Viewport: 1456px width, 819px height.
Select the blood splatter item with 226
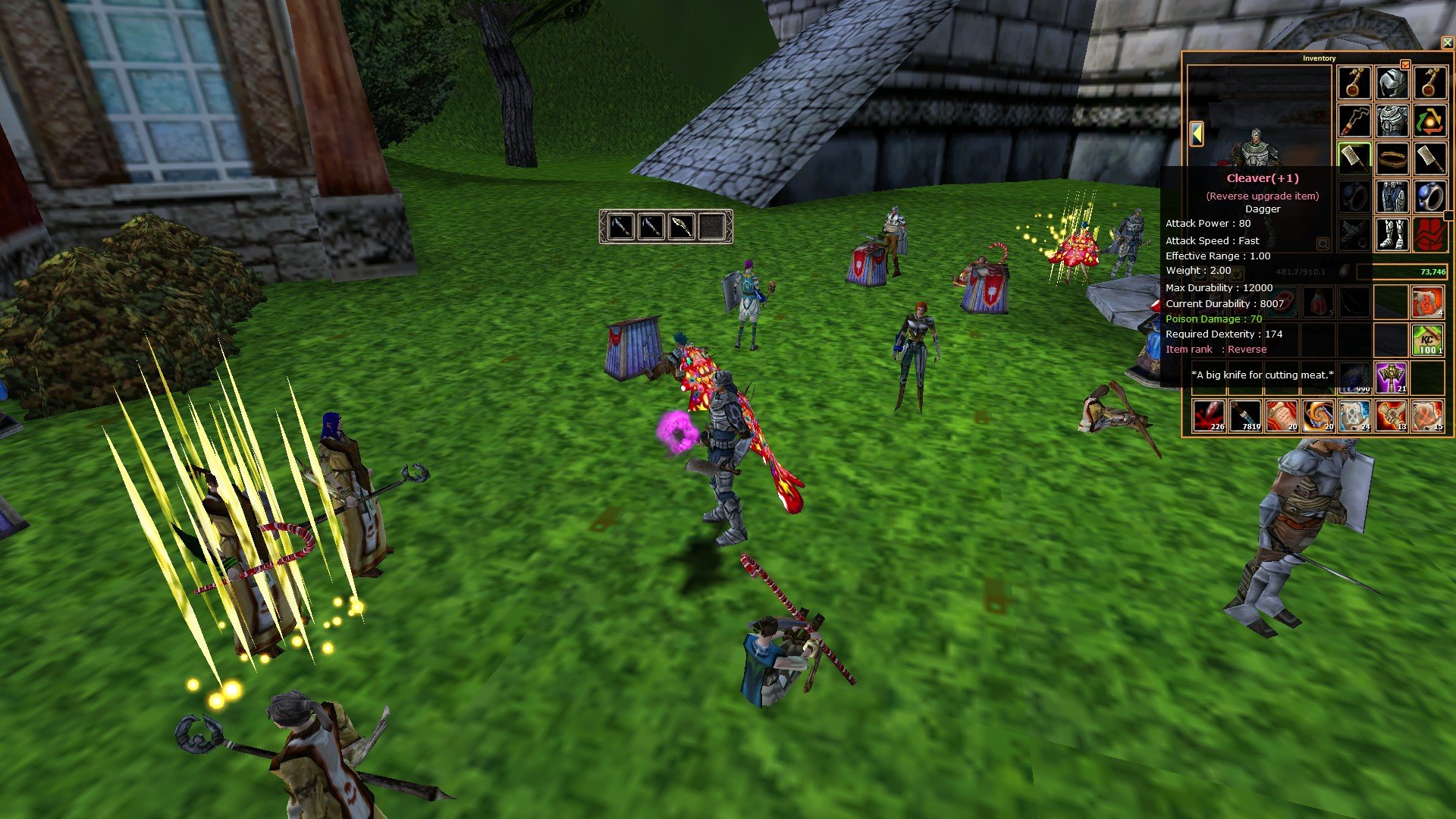point(1209,416)
